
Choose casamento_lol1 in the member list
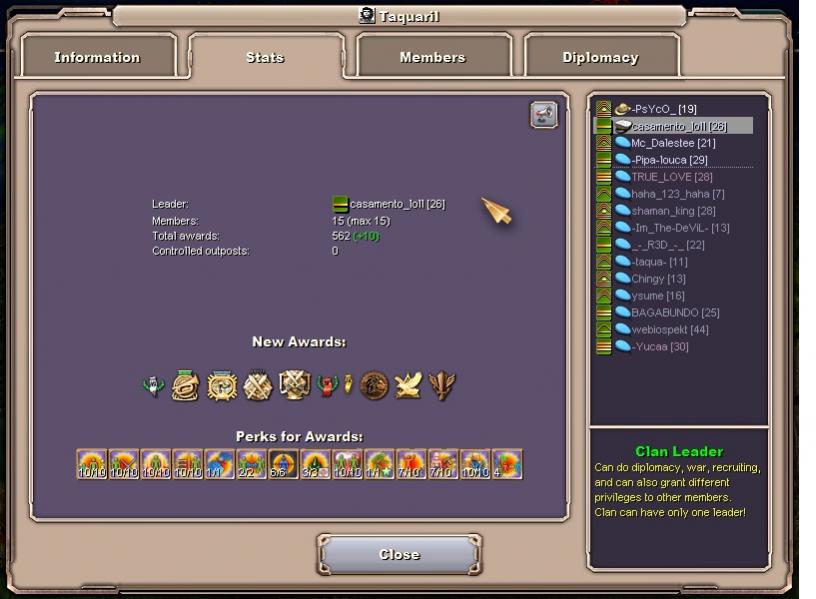(x=678, y=126)
